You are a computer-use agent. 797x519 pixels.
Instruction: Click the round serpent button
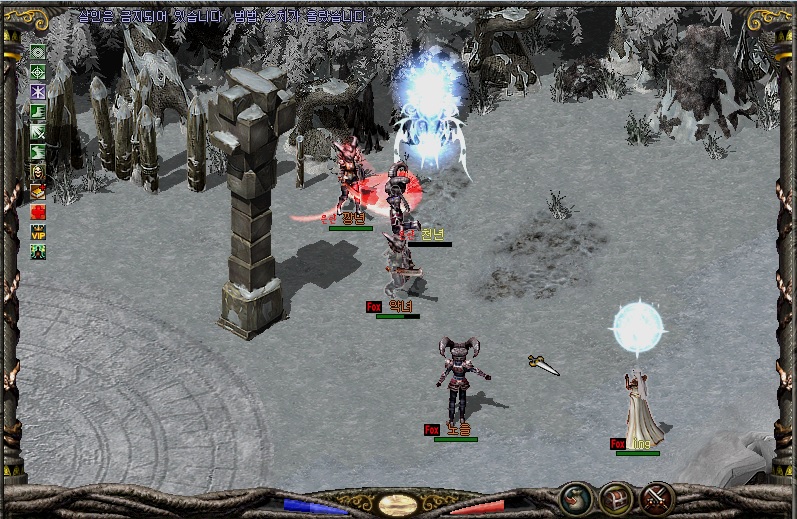point(574,497)
